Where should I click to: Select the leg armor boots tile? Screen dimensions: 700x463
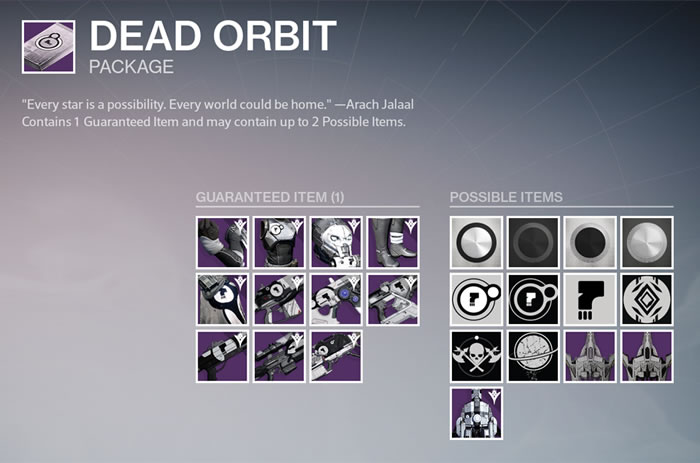pyautogui.click(x=393, y=241)
